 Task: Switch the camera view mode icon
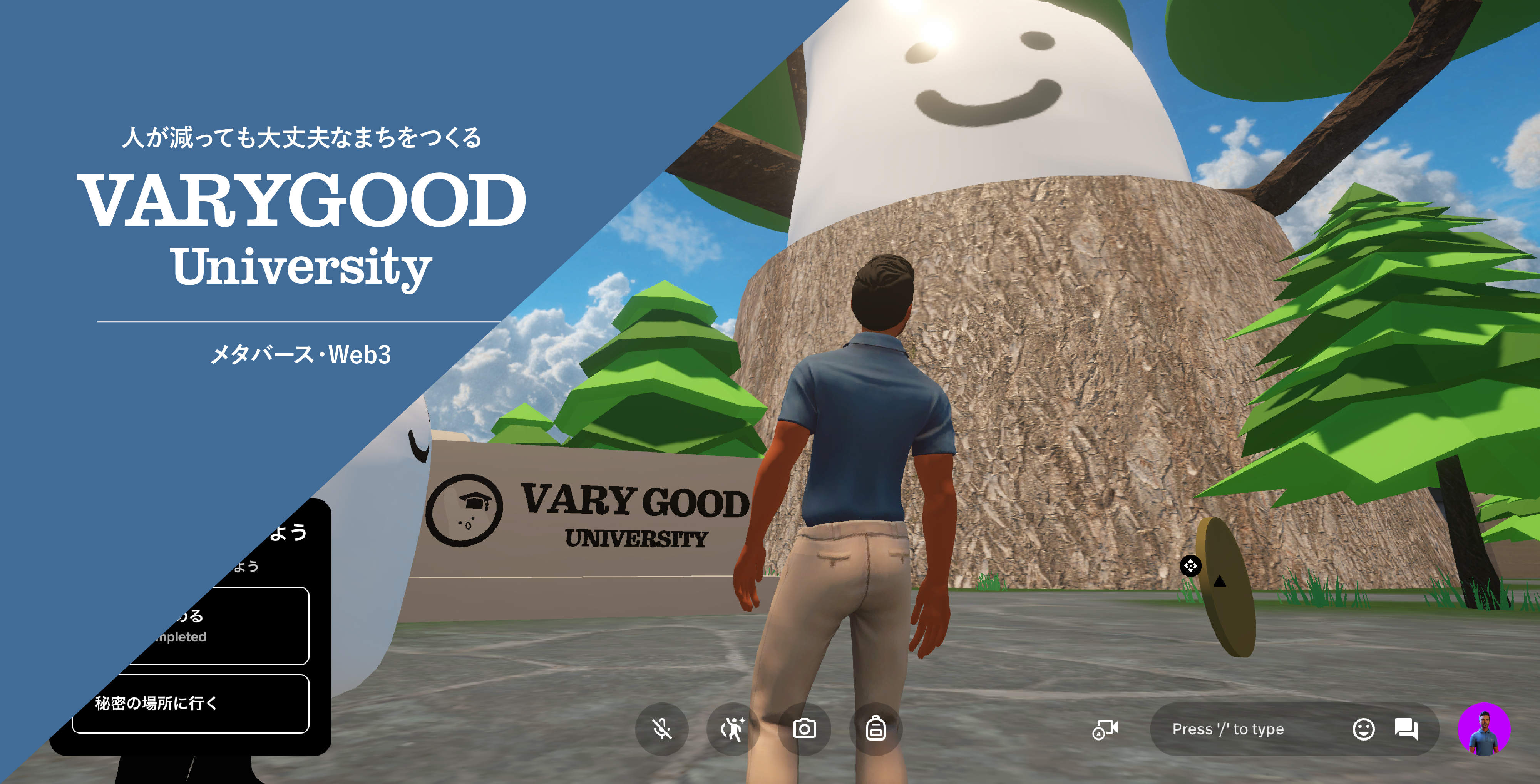click(1105, 730)
